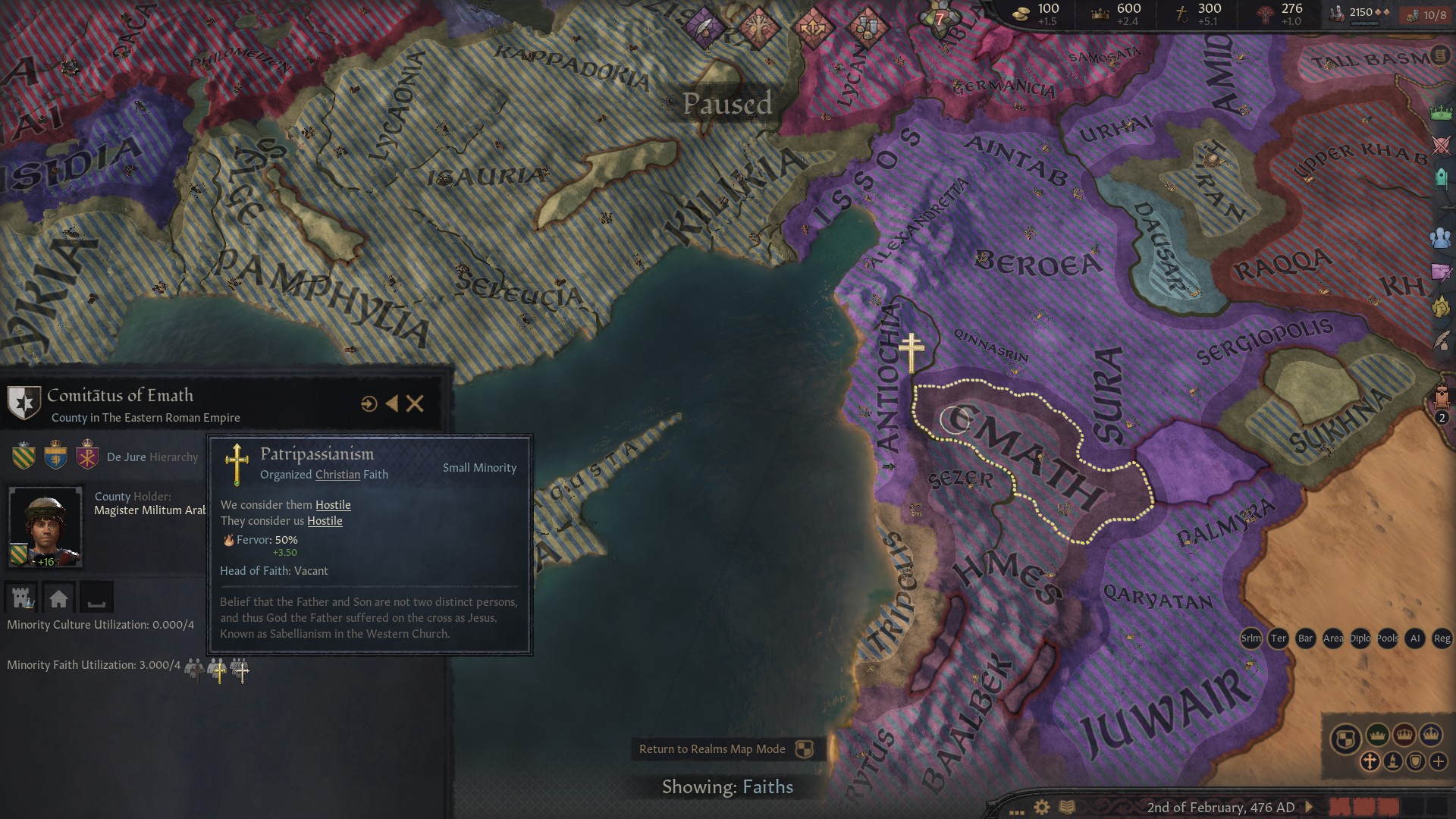1456x819 pixels.
Task: Select the Faiths cross map mode icon
Action: (1370, 761)
